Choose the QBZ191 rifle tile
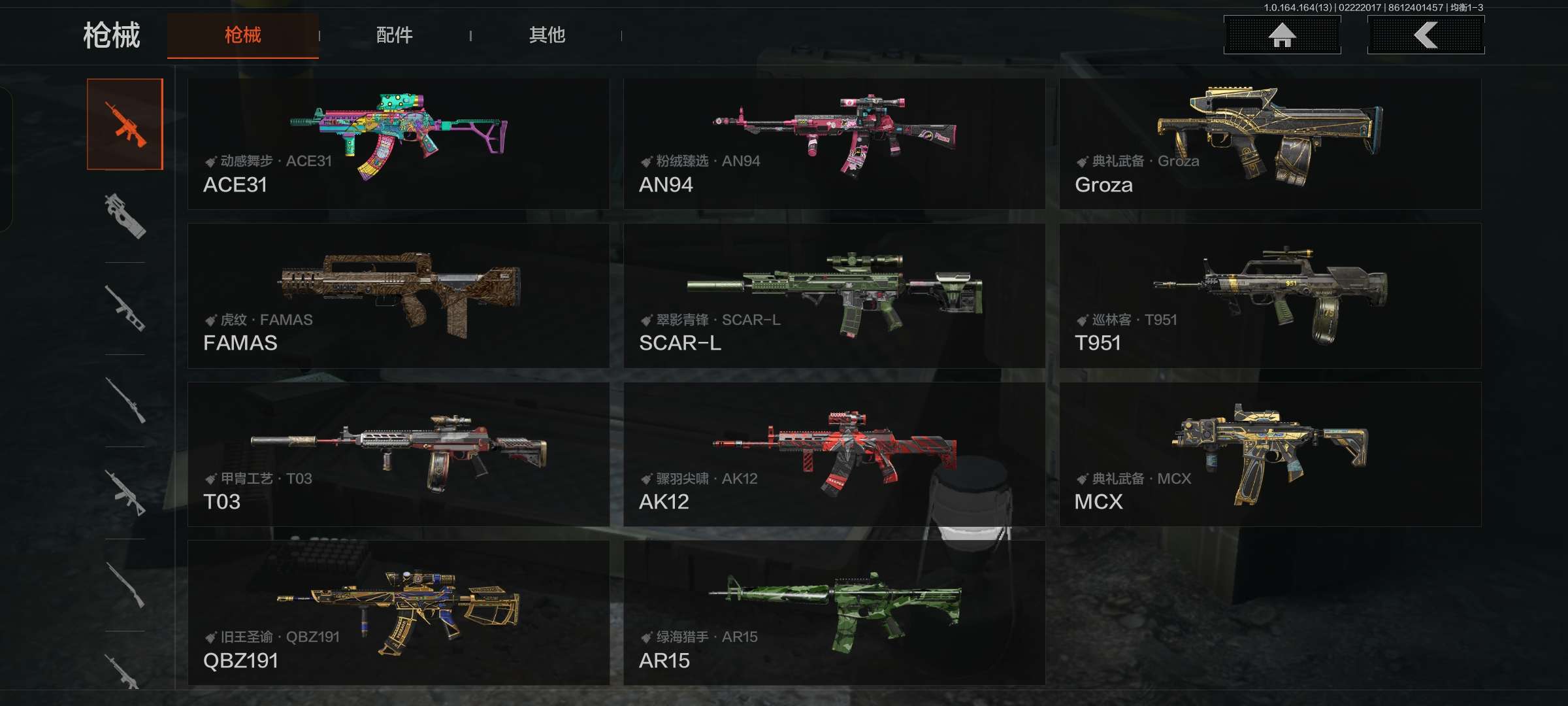Image resolution: width=1568 pixels, height=706 pixels. 399,613
